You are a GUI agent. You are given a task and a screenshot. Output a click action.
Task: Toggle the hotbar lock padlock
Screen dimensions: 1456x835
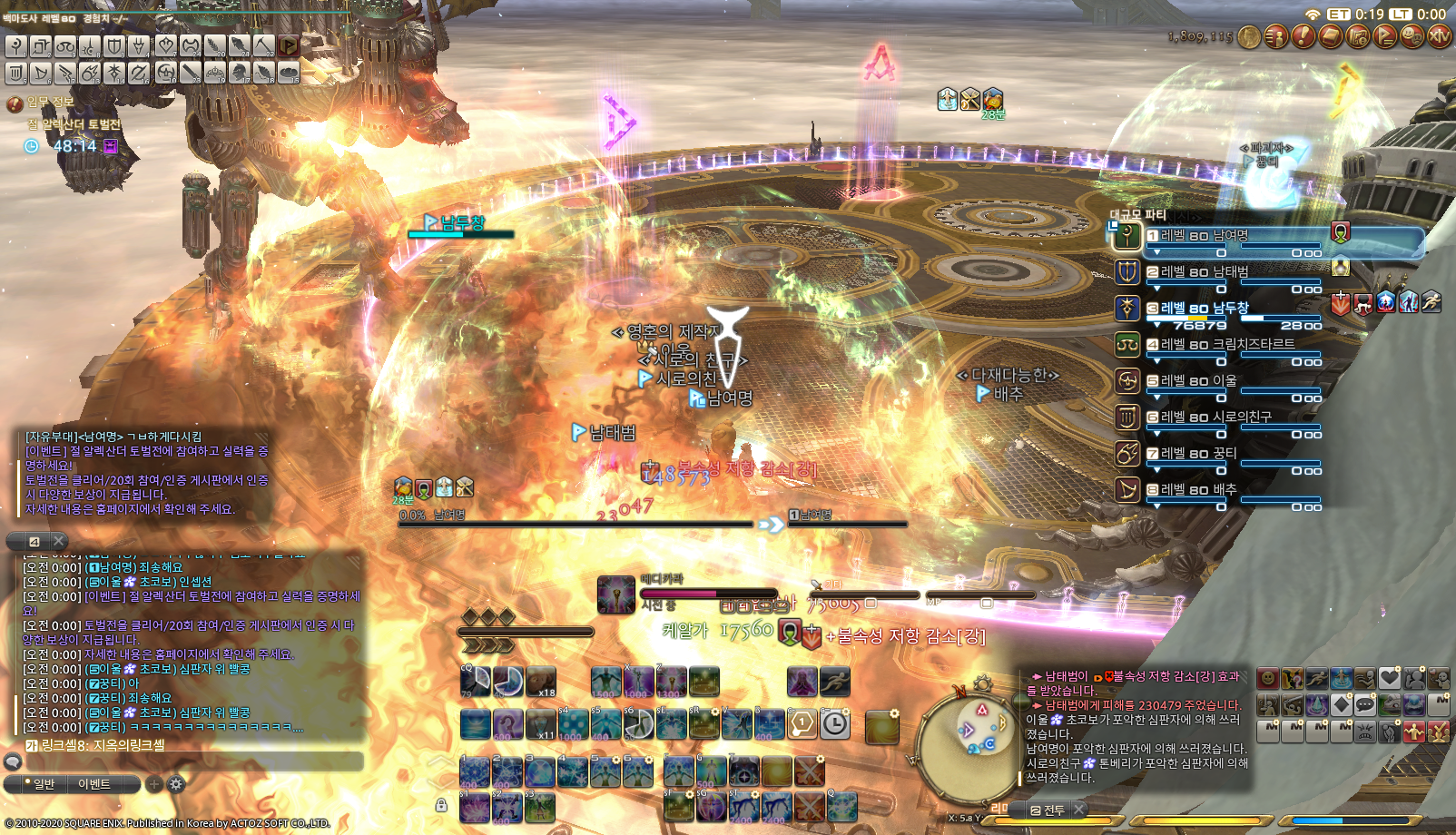point(442,804)
